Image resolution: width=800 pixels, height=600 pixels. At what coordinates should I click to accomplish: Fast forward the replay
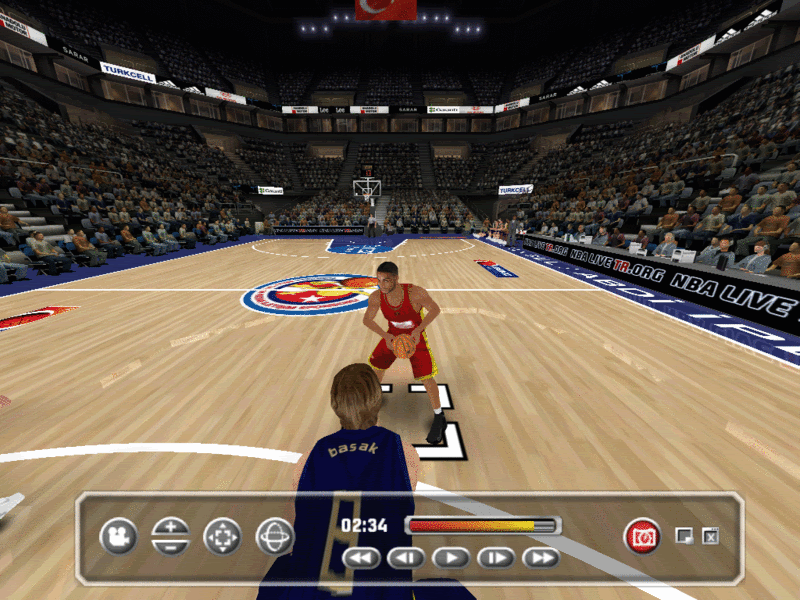(x=540, y=558)
